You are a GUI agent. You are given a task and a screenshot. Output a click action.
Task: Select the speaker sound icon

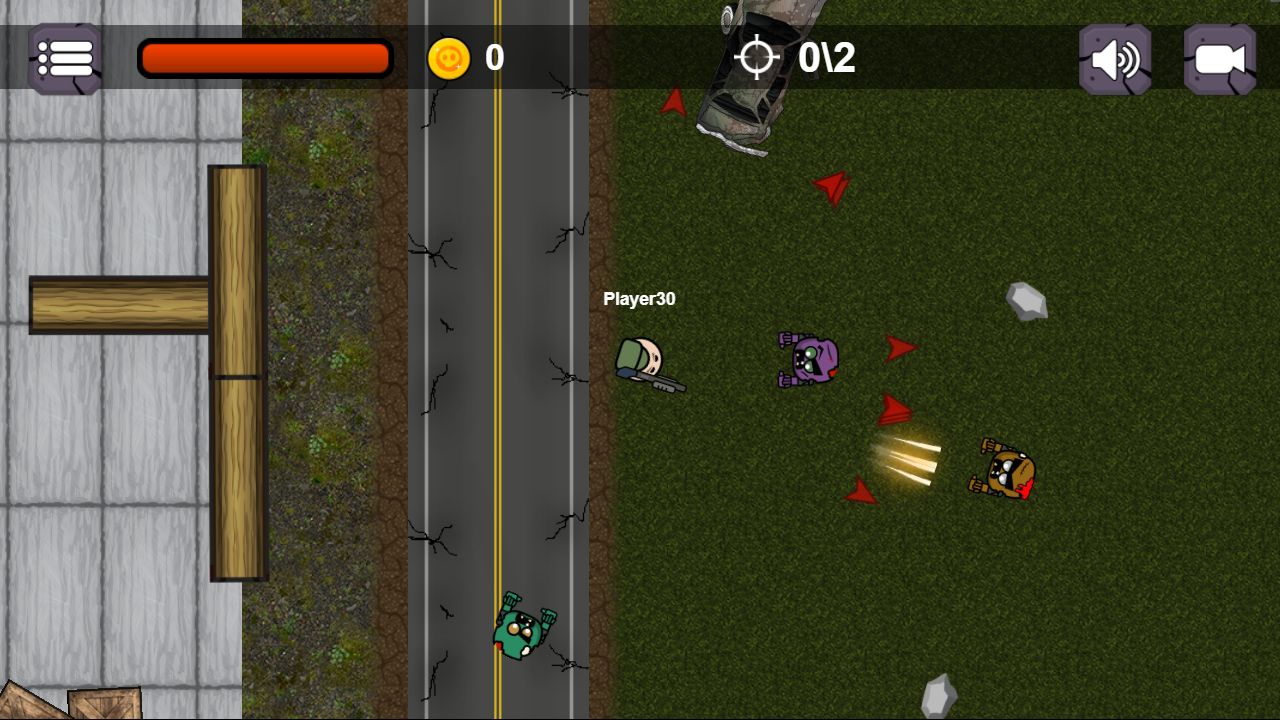(x=1113, y=59)
